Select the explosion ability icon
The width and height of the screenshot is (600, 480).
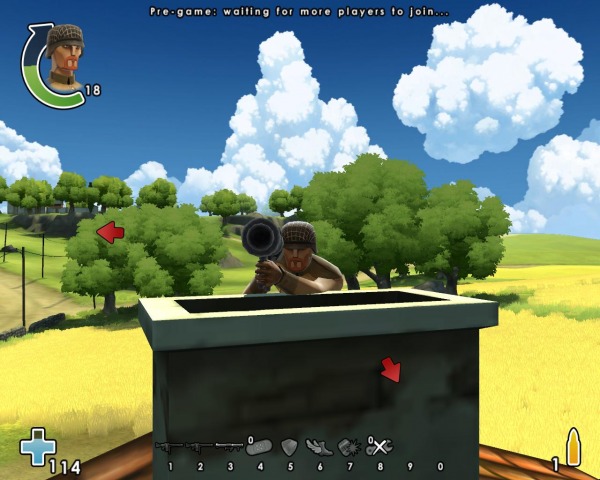350,448
